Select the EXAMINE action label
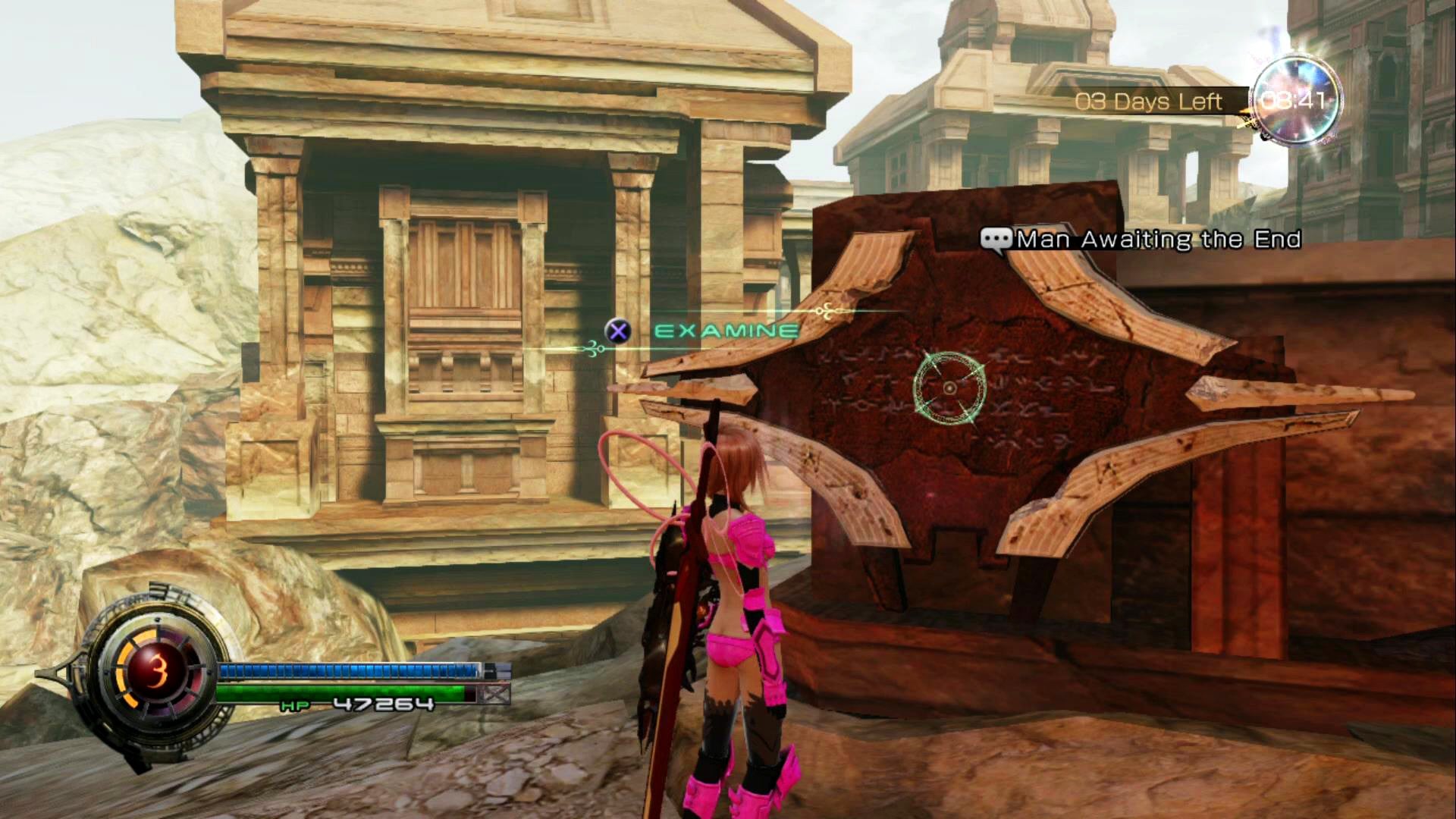1456x819 pixels. click(x=726, y=331)
